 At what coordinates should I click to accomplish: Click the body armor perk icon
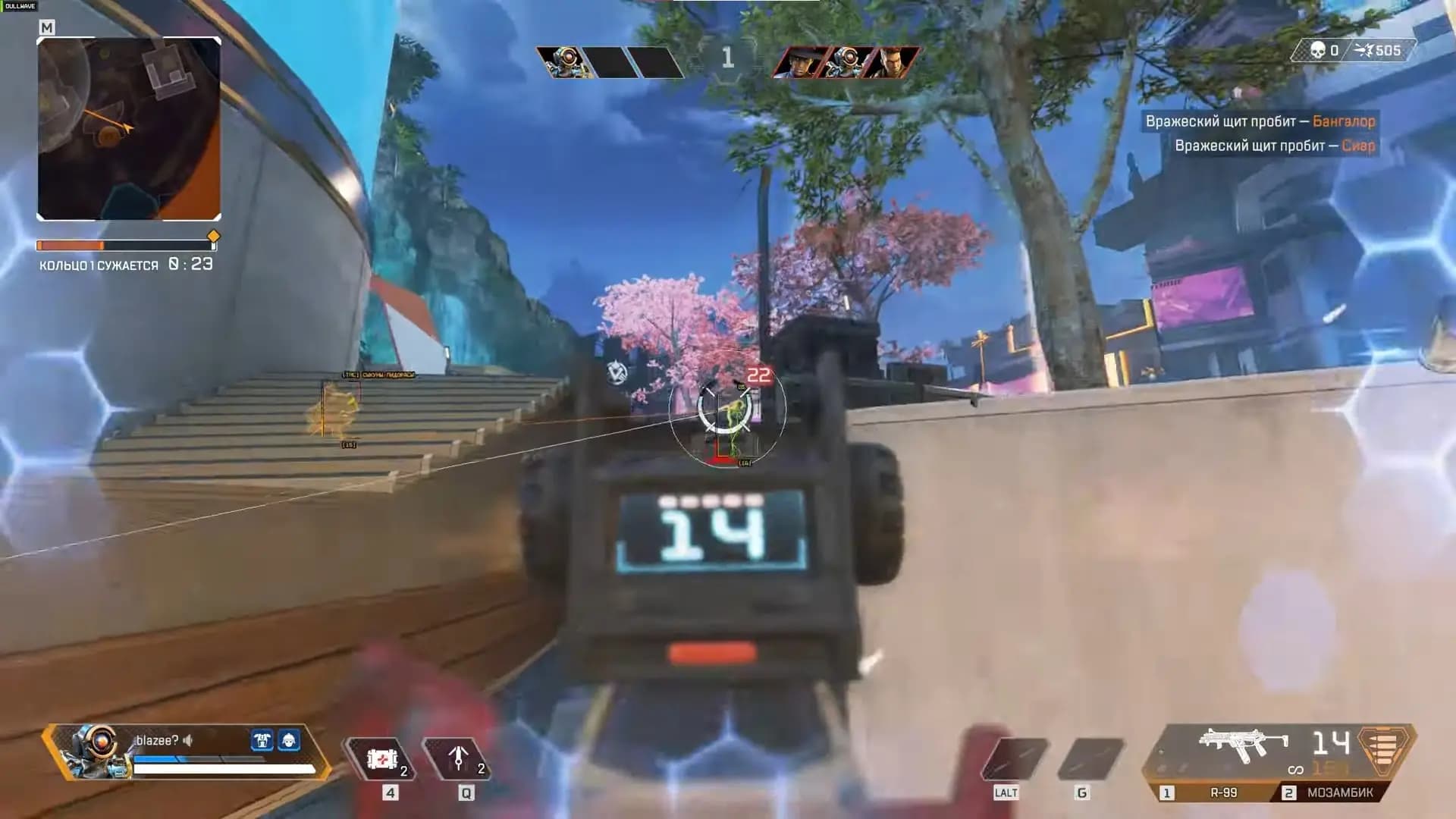262,740
